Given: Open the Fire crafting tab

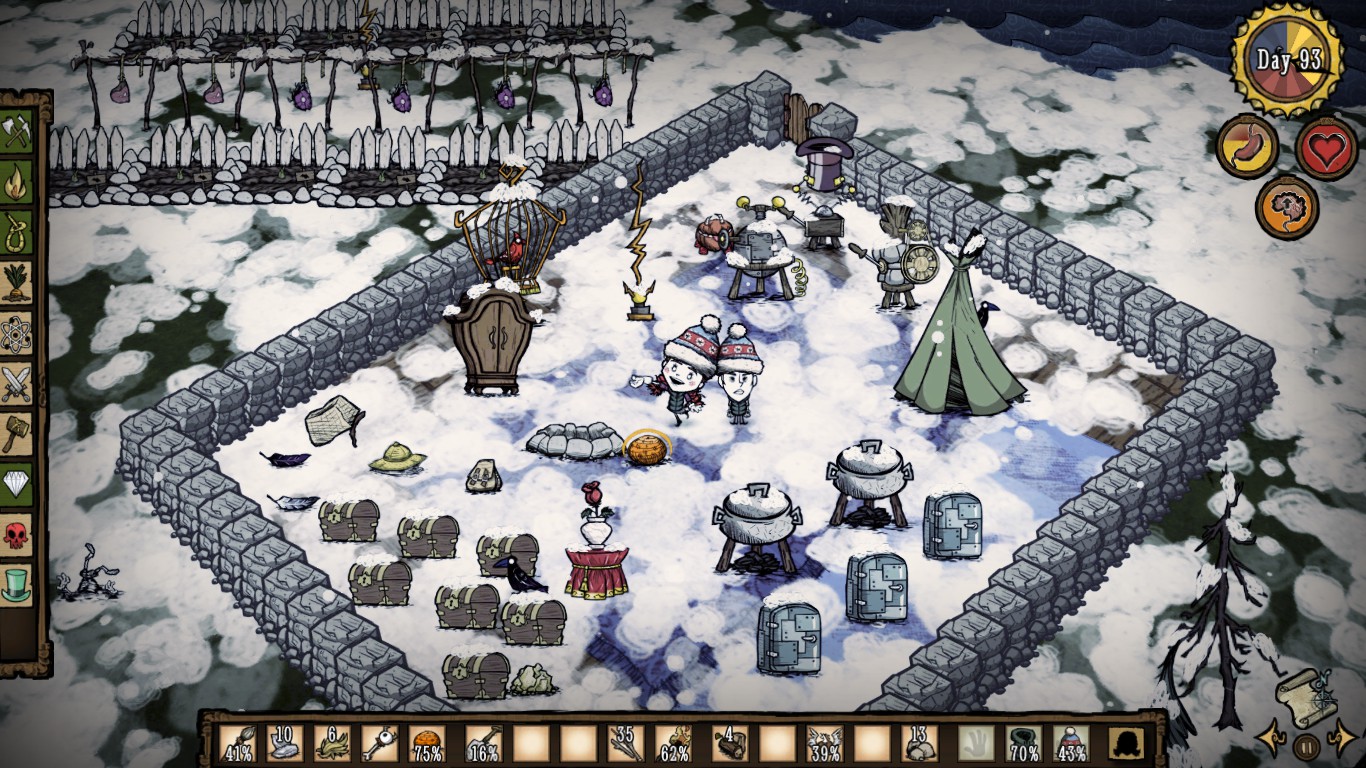Looking at the screenshot, I should (17, 182).
